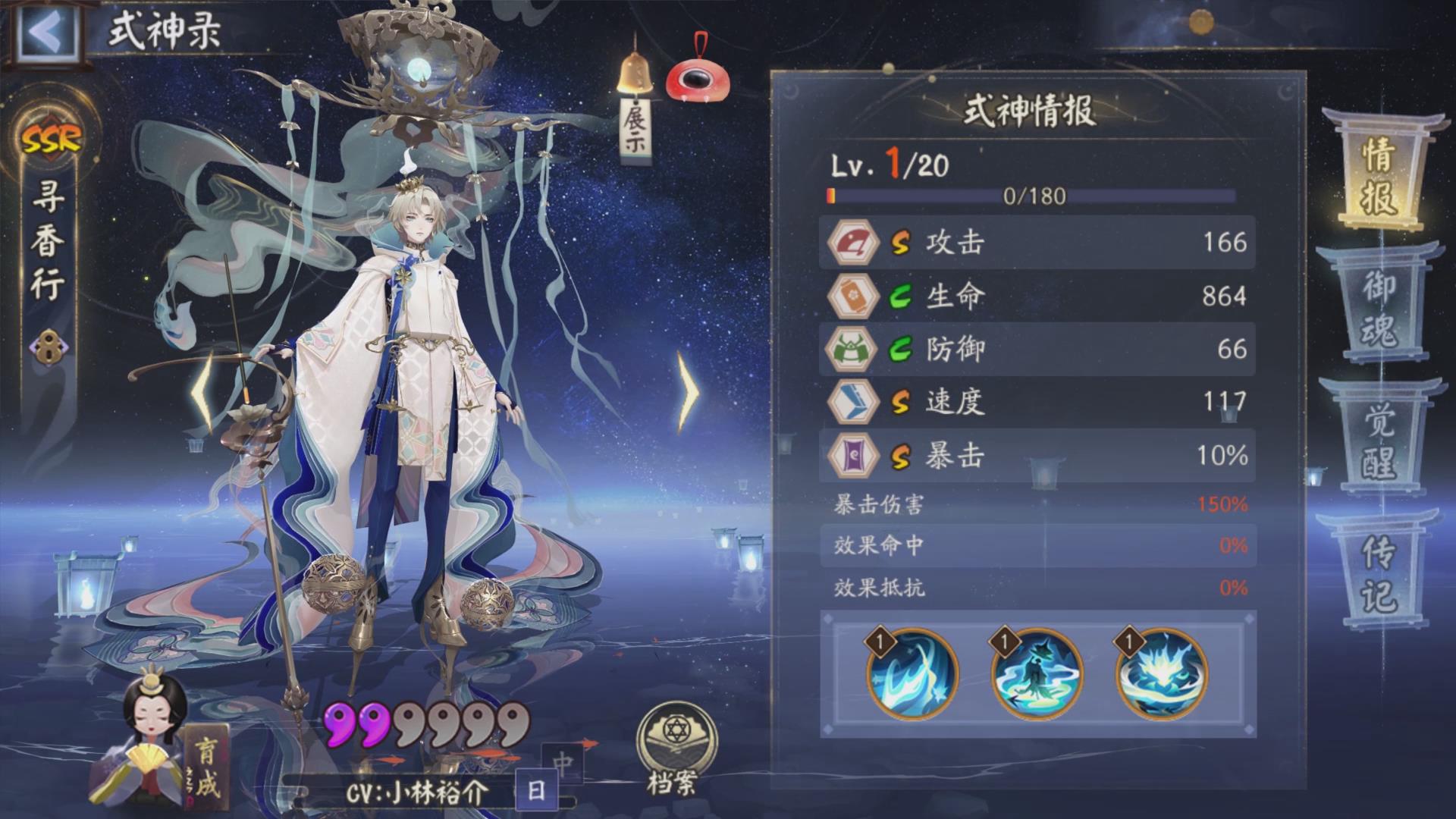Viewport: 1456px width, 819px height.
Task: Tap the SSR rarity badge
Action: point(51,139)
